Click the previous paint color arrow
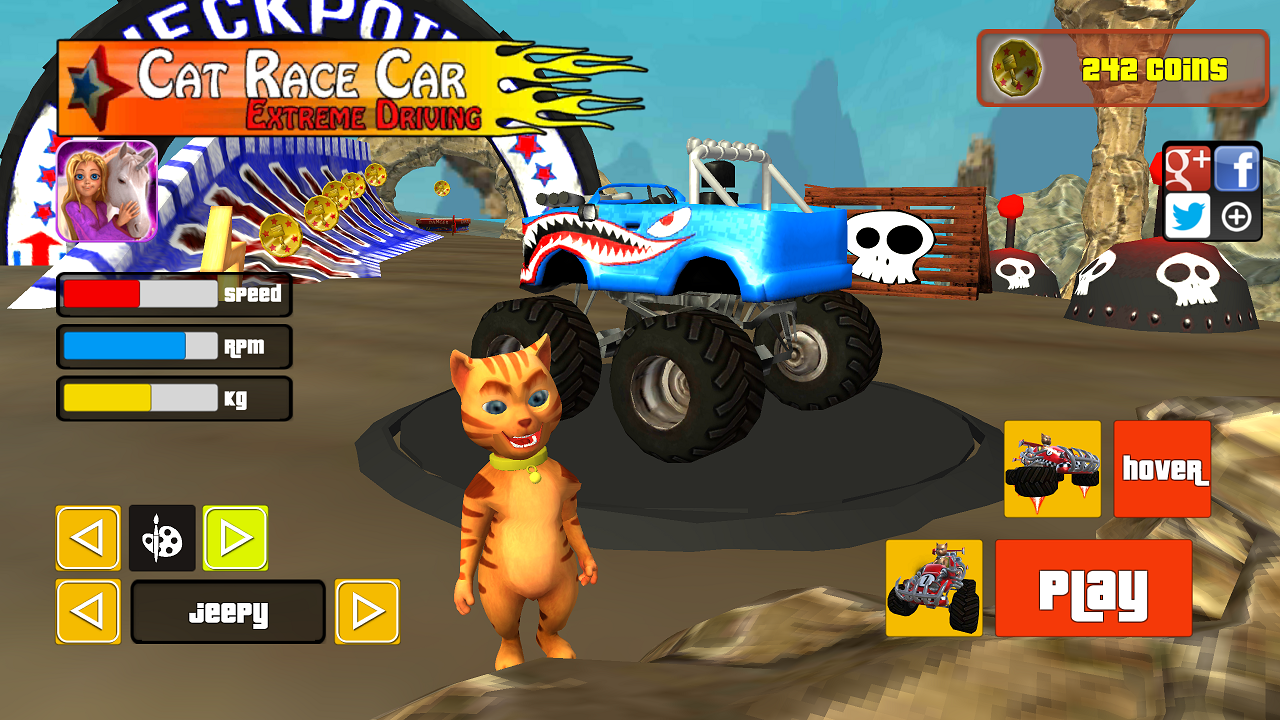 (x=88, y=539)
